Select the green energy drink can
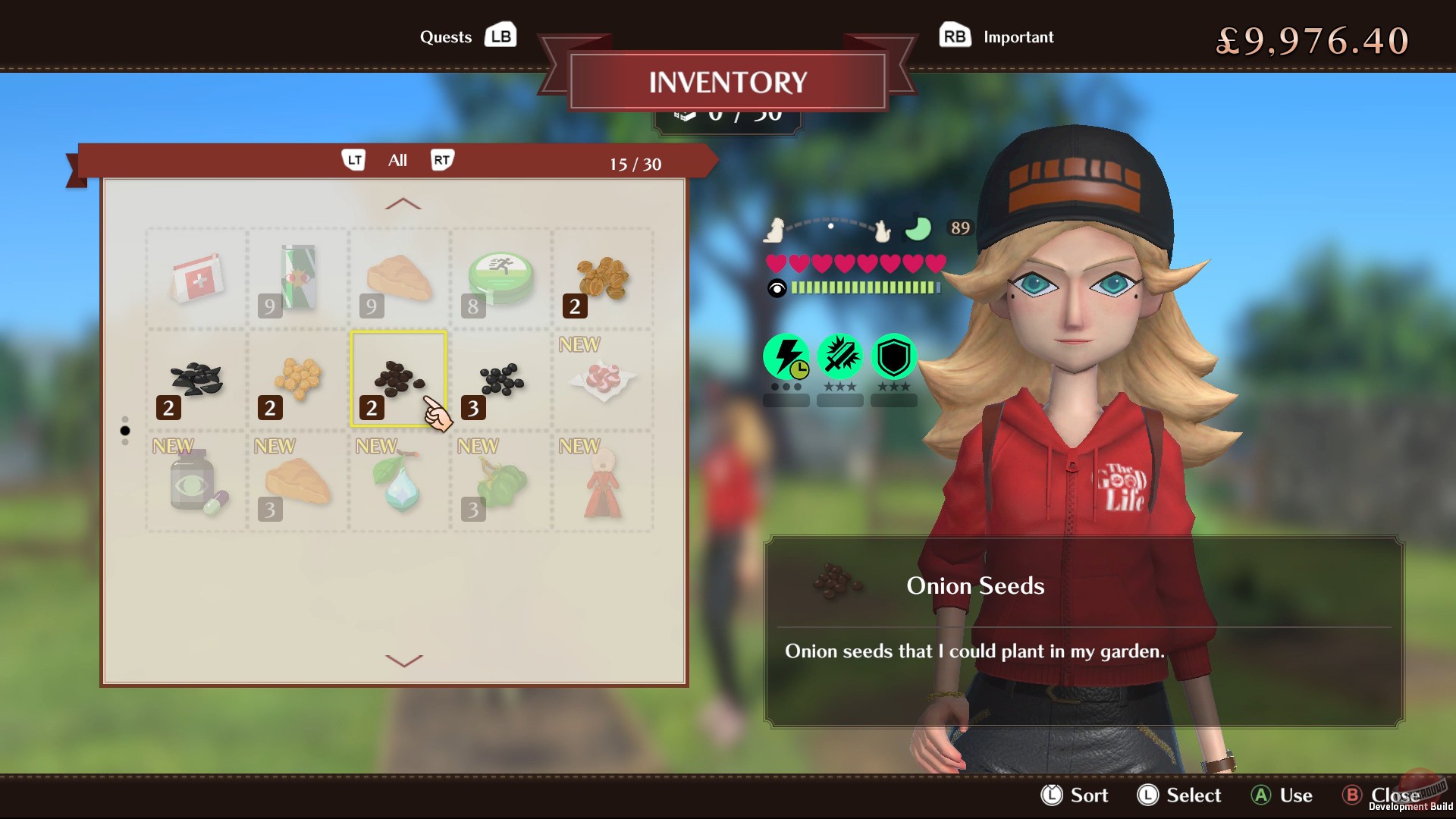The width and height of the screenshot is (1456, 819). click(297, 277)
